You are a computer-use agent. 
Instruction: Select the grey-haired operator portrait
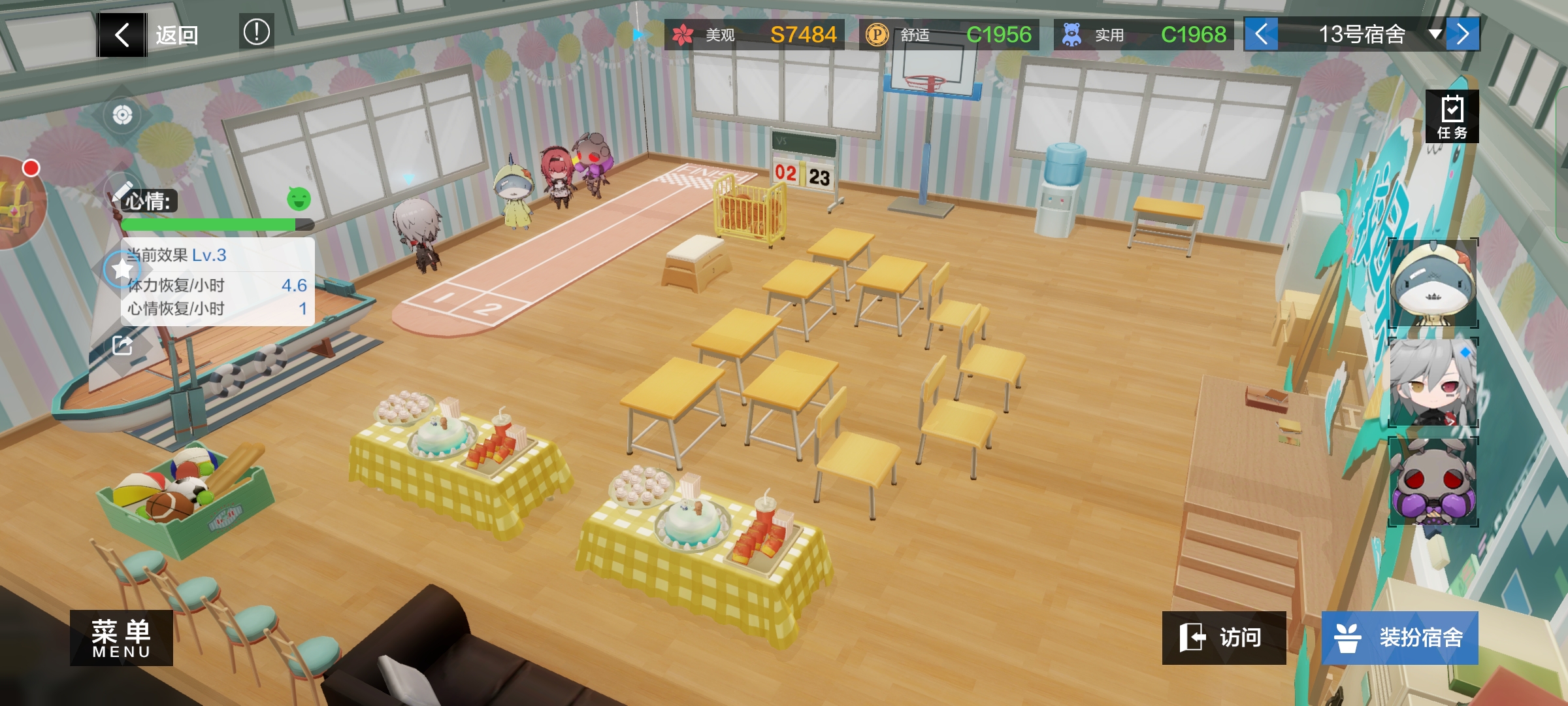[x=1433, y=382]
